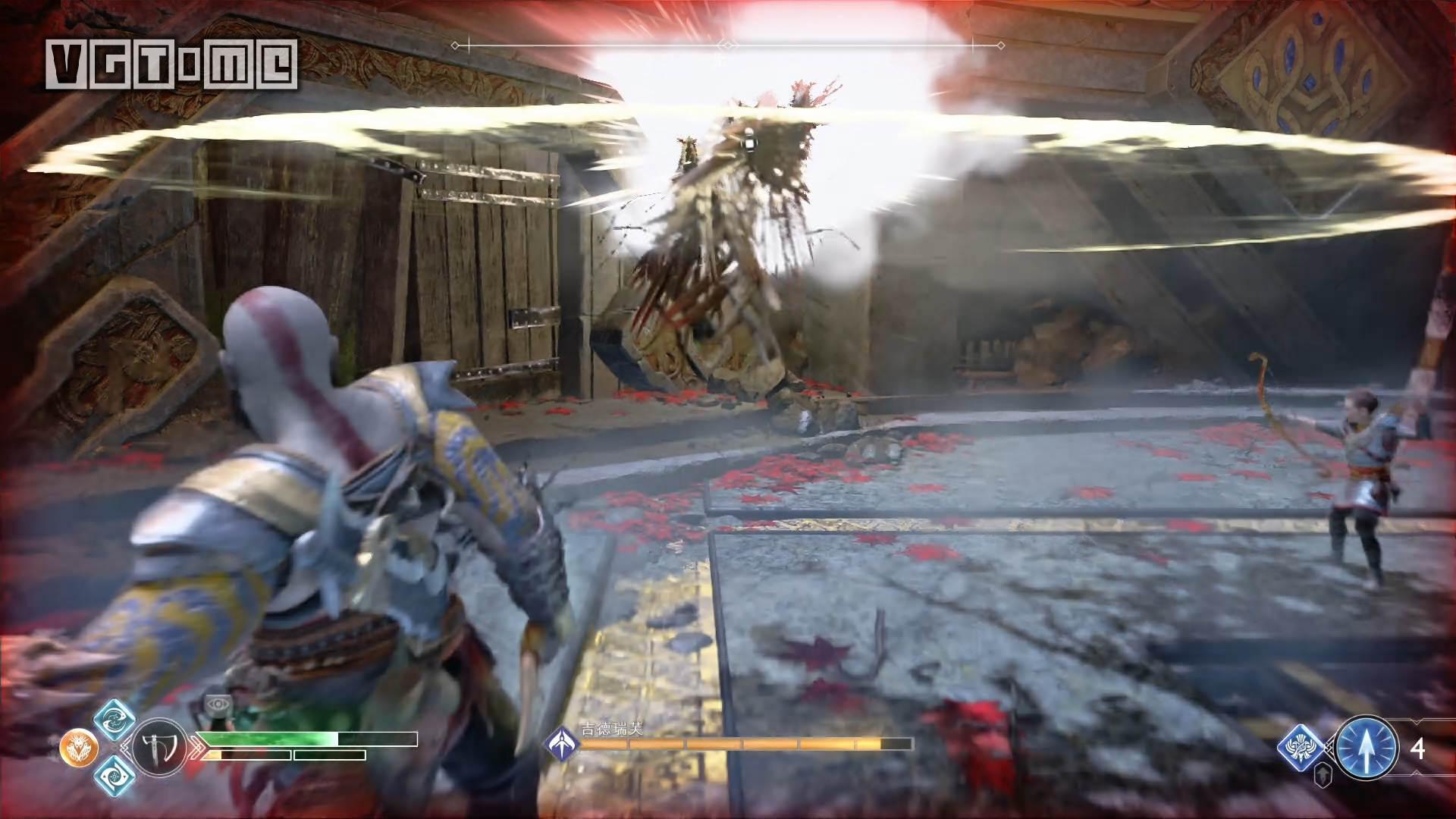
Task: Activate the orange Spartan Rage talisman icon
Action: [x=78, y=748]
